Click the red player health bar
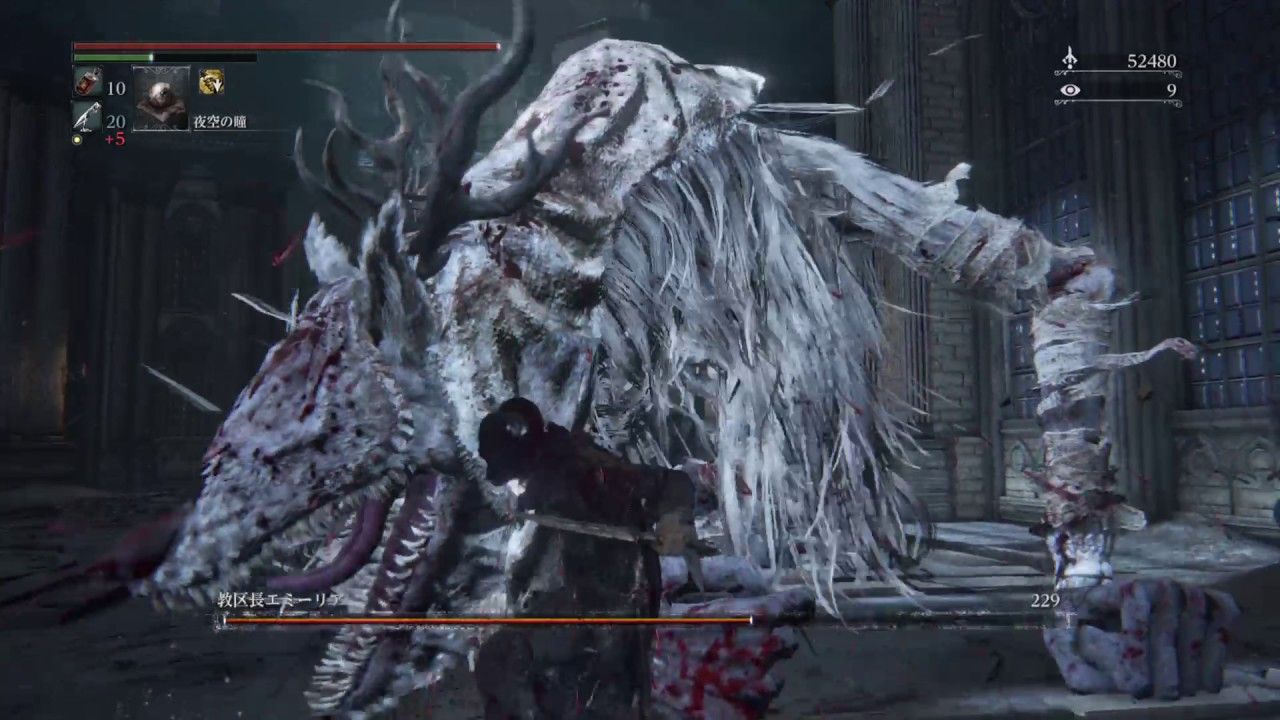Image resolution: width=1280 pixels, height=720 pixels. tap(280, 45)
